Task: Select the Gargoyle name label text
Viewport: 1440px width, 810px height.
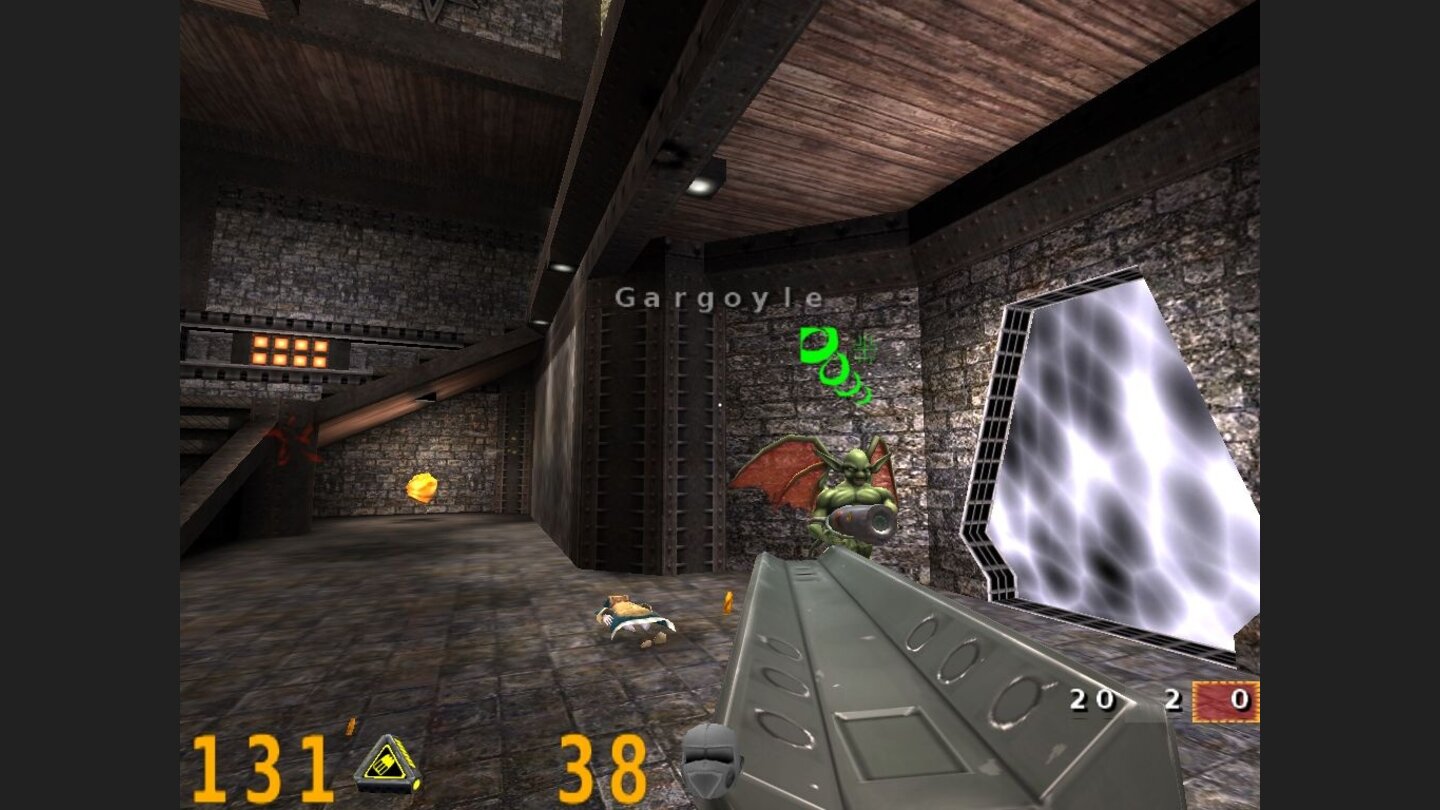Action: tap(722, 297)
